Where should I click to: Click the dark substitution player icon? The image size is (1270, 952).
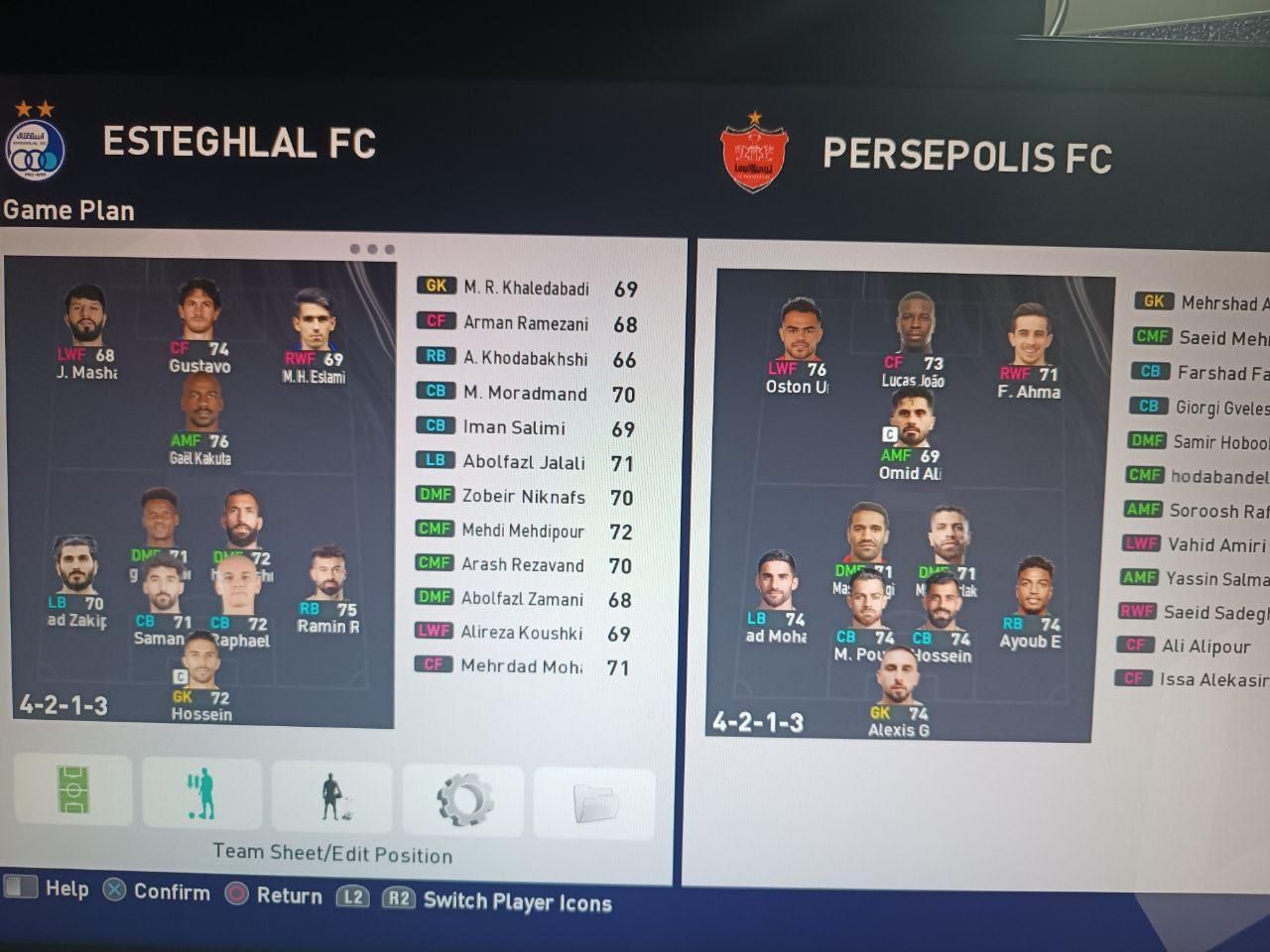click(x=332, y=793)
